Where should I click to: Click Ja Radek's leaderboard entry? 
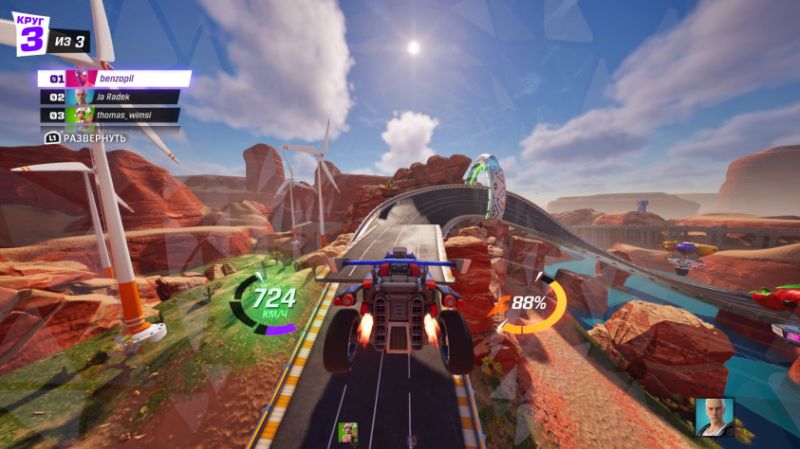pos(110,97)
